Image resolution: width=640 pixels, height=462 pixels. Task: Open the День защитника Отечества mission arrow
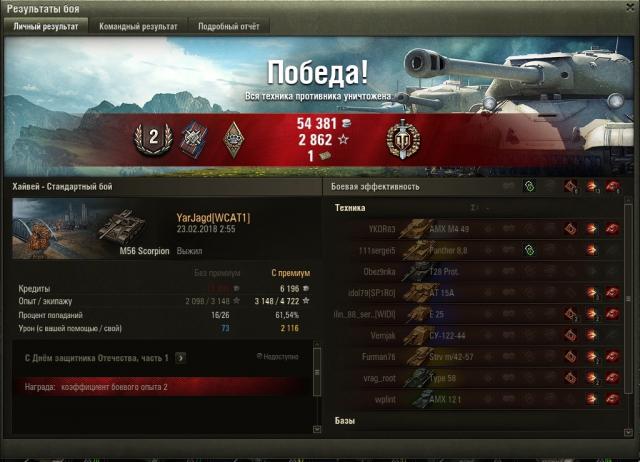180,357
